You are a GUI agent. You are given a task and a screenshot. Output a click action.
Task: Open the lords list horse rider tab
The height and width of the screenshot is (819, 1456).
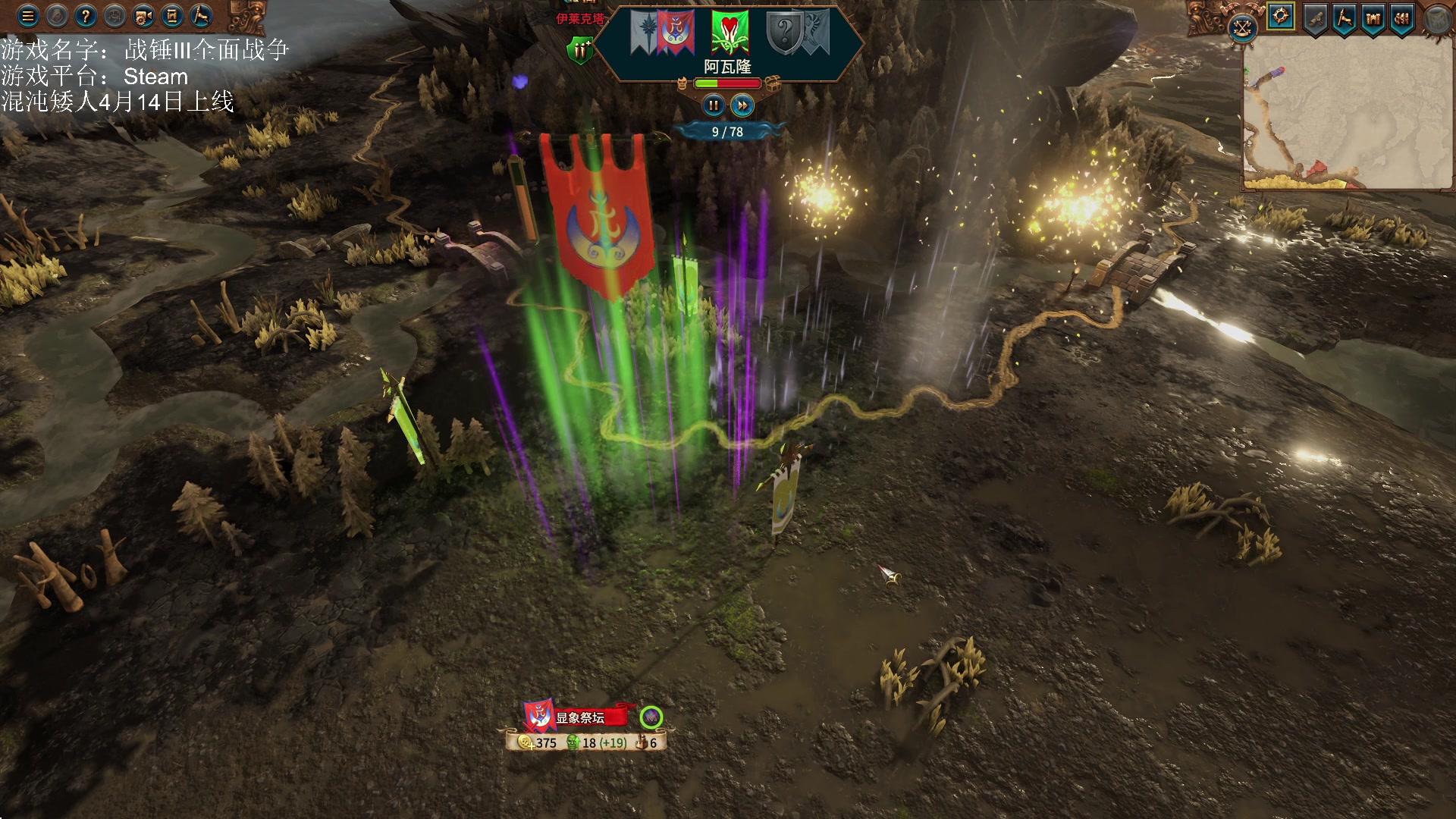click(x=1345, y=18)
